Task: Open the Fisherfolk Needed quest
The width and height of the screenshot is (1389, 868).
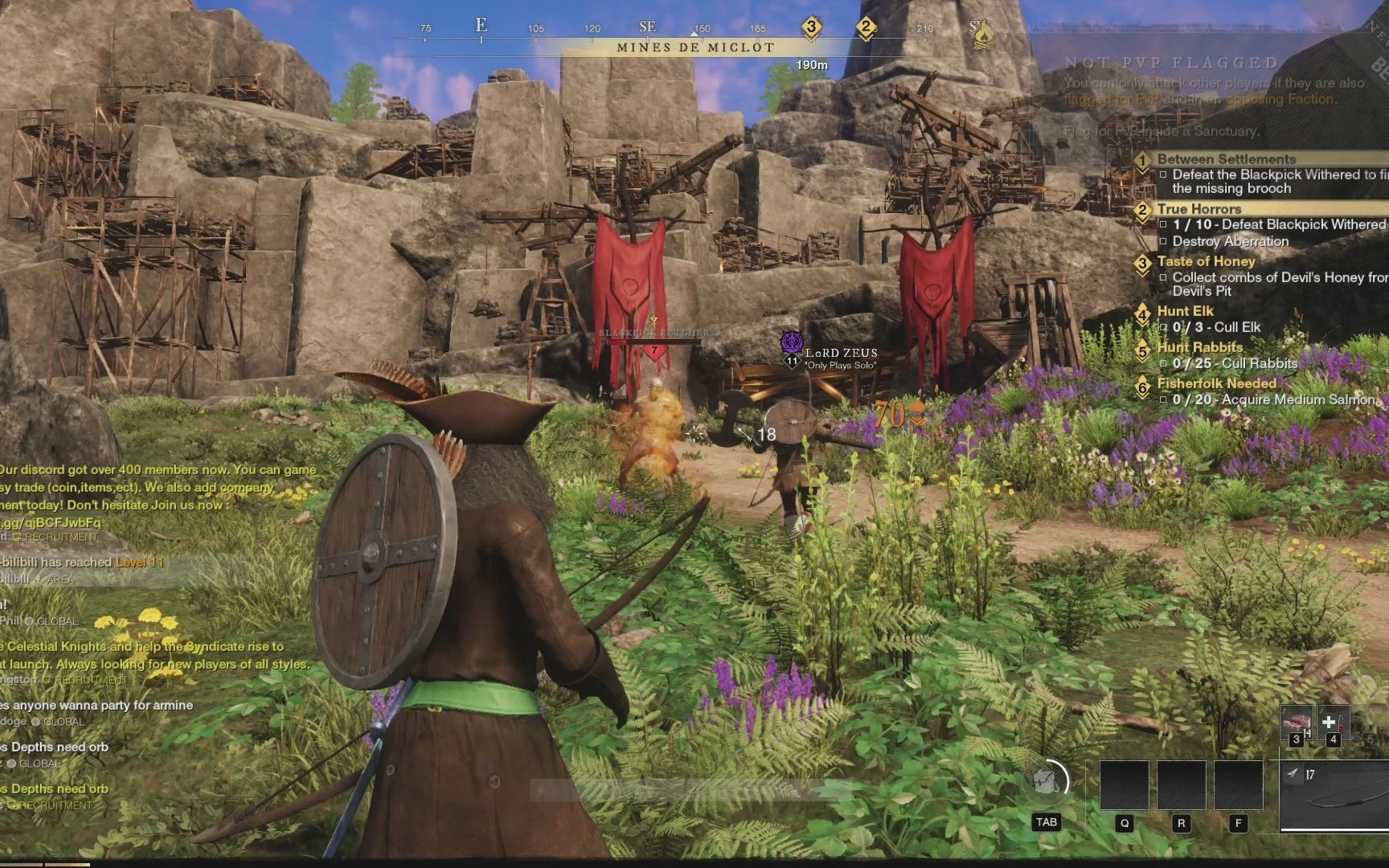Action: pos(1216,383)
